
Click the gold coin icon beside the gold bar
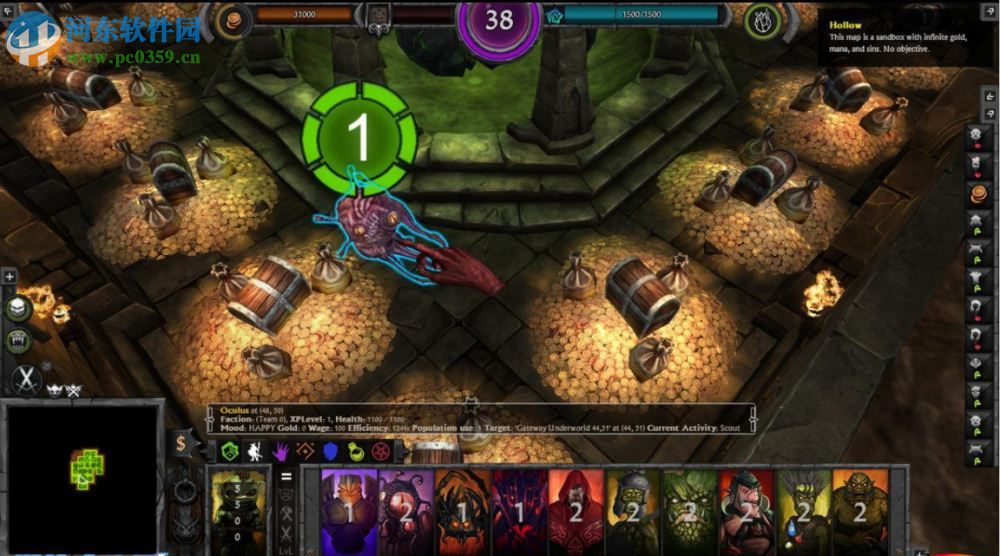click(x=236, y=18)
